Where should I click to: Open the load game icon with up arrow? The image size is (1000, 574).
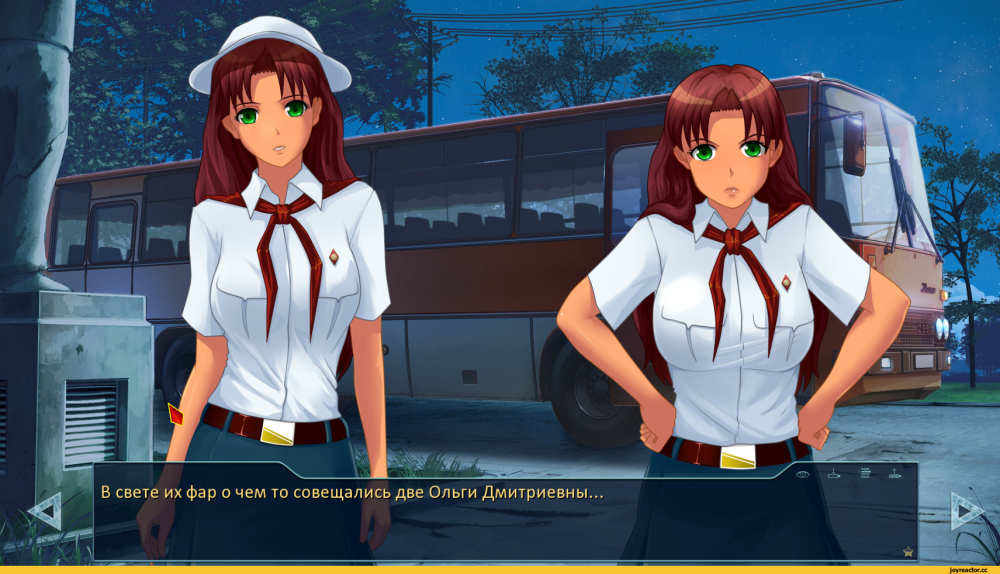pos(895,474)
